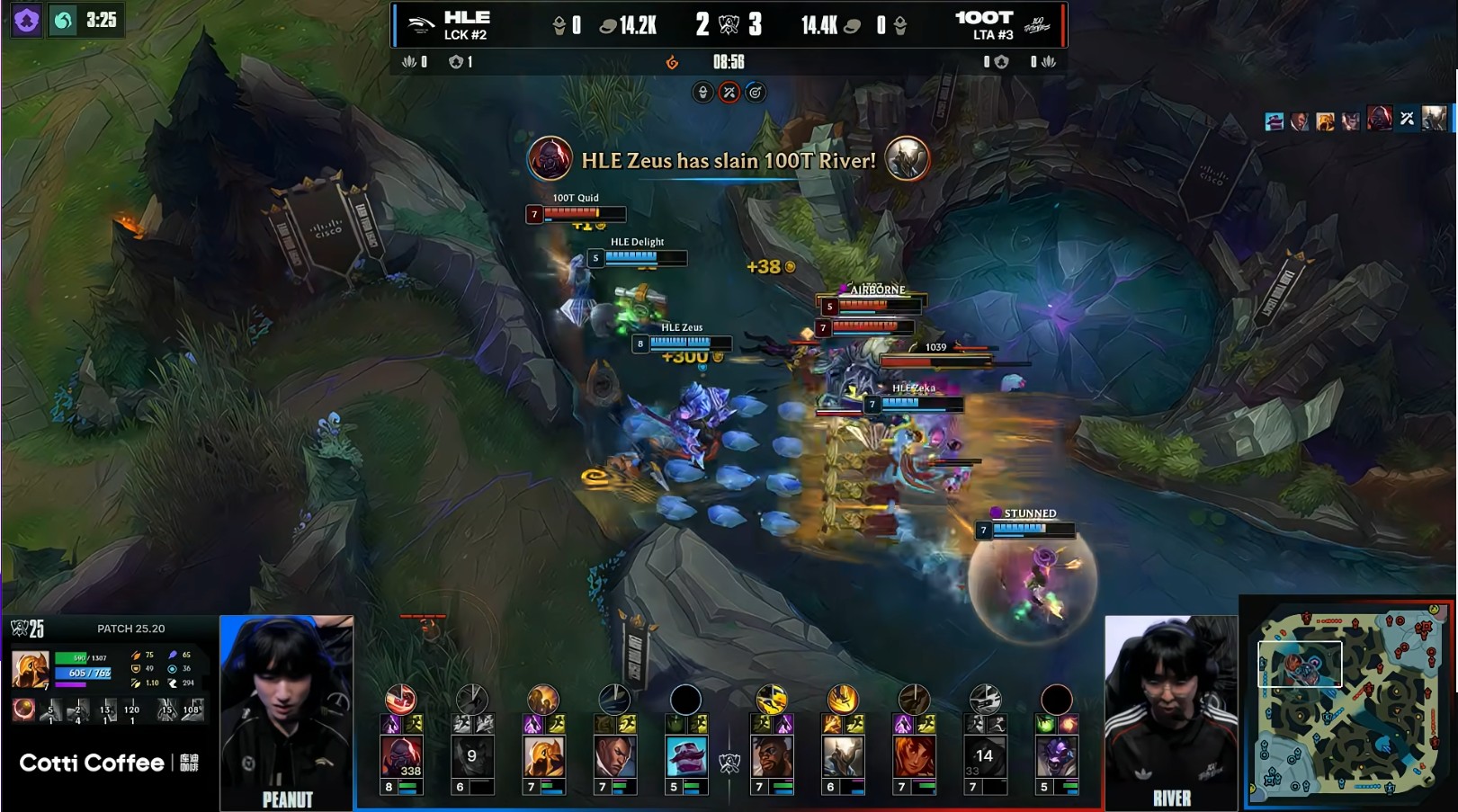Click the minimap in the bottom-right corner
The image size is (1458, 812).
click(x=1346, y=702)
